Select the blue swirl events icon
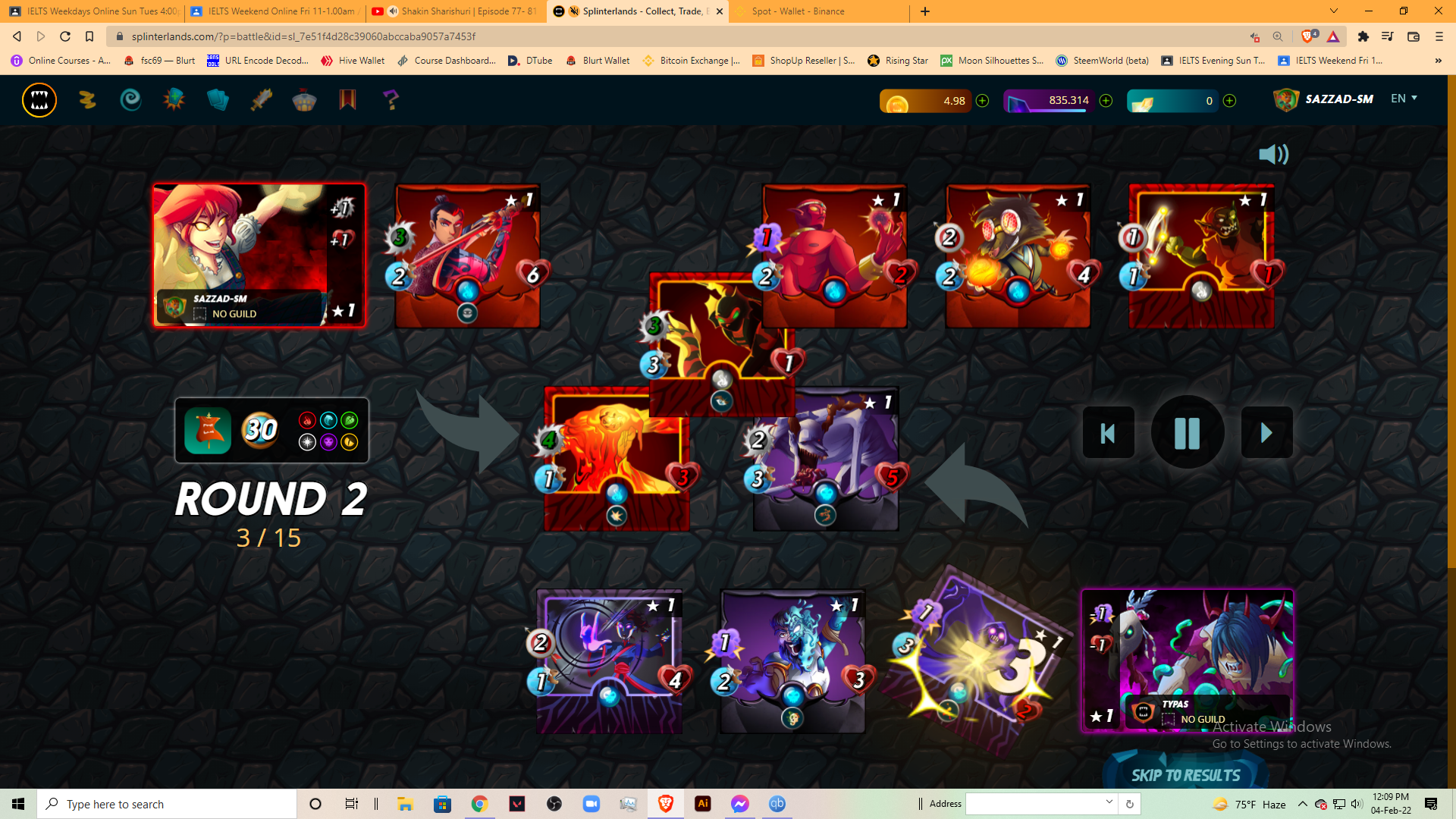The height and width of the screenshot is (819, 1456). click(130, 99)
